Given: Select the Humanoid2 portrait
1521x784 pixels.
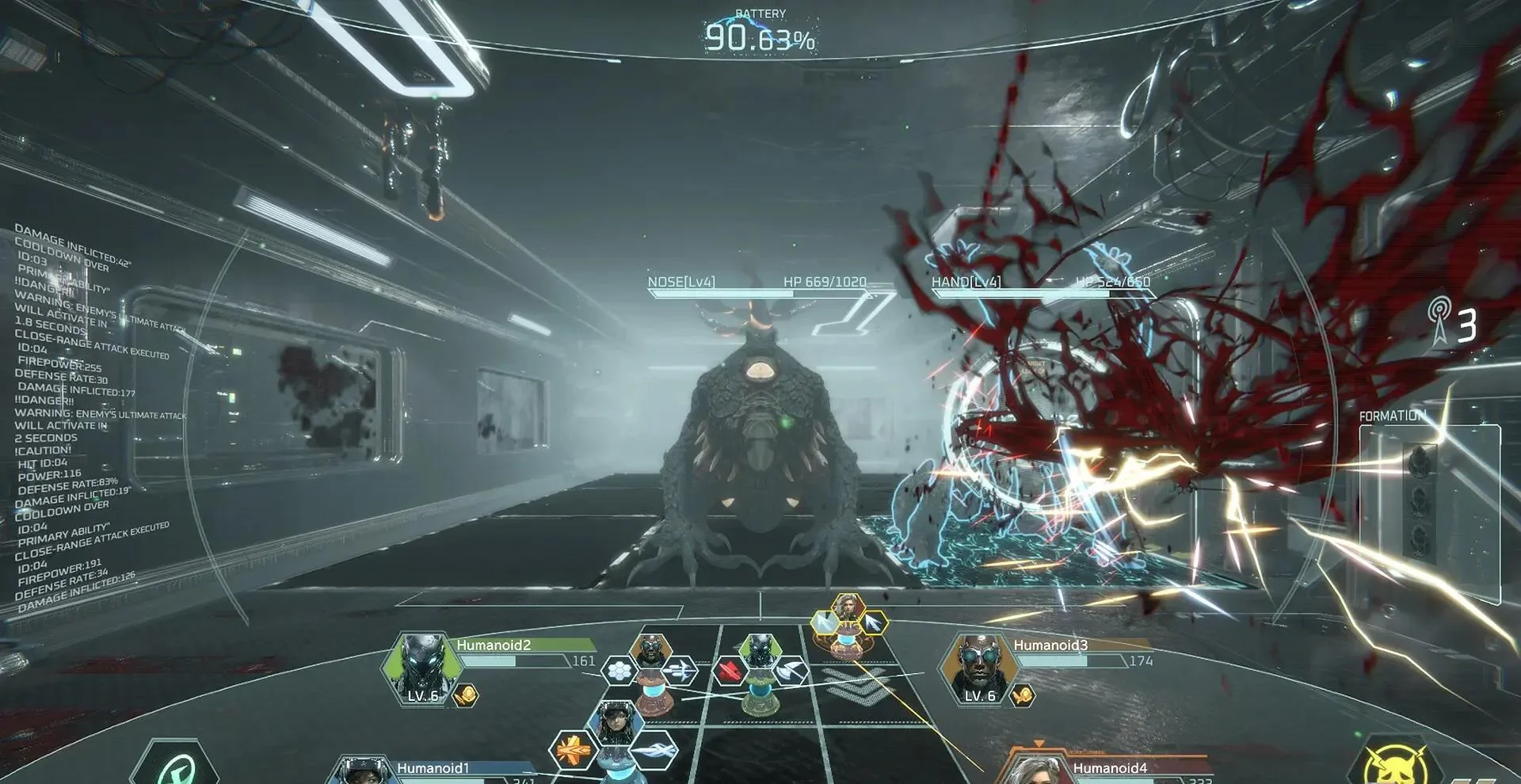Looking at the screenshot, I should [x=422, y=670].
